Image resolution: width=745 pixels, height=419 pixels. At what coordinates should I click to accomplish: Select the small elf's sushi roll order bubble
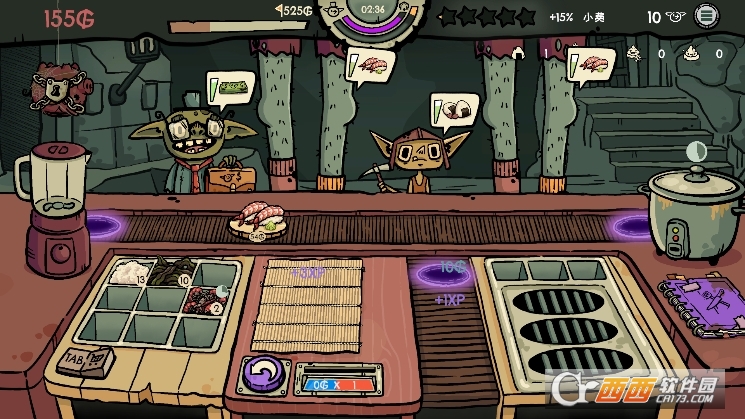click(x=451, y=110)
